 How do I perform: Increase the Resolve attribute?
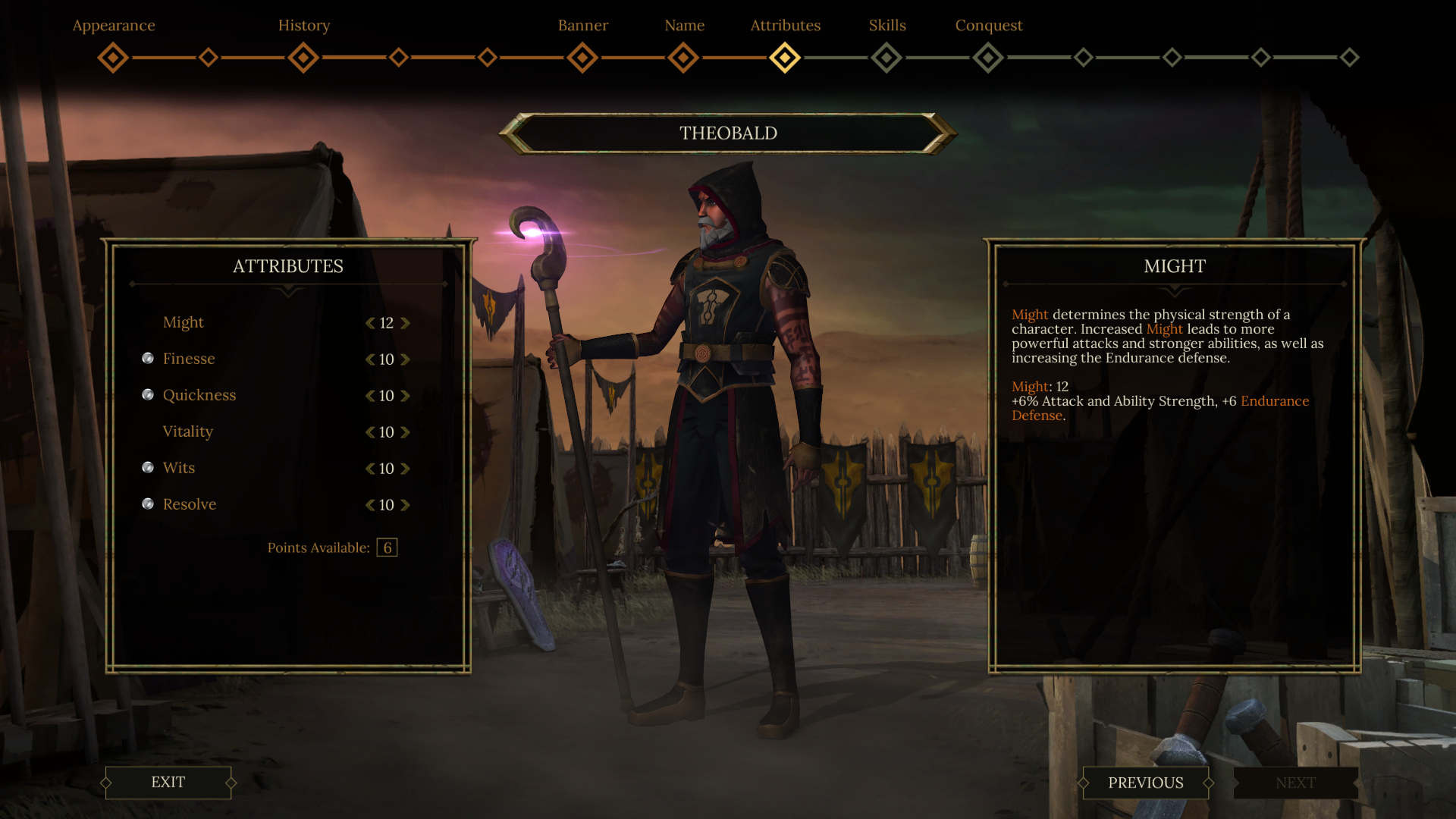pos(405,505)
